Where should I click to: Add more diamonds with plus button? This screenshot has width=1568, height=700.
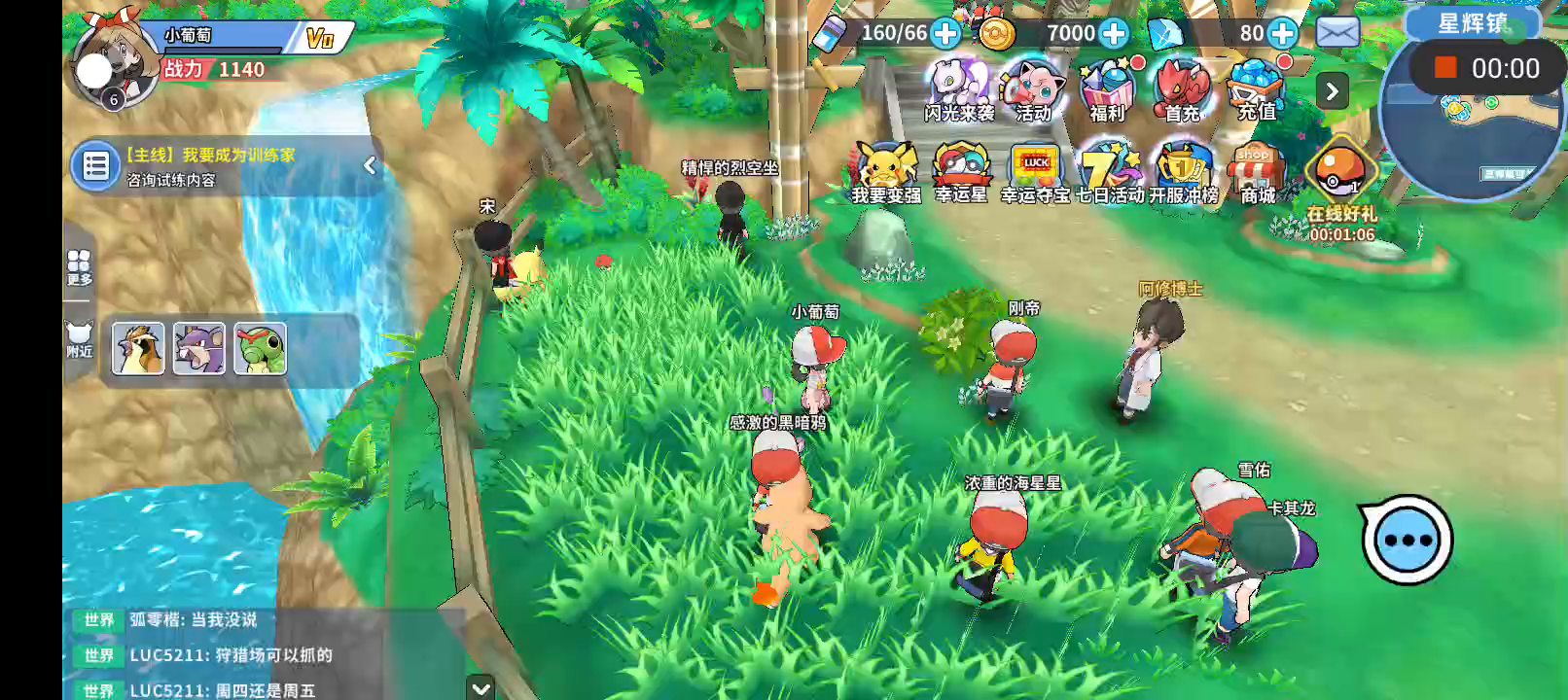1283,33
